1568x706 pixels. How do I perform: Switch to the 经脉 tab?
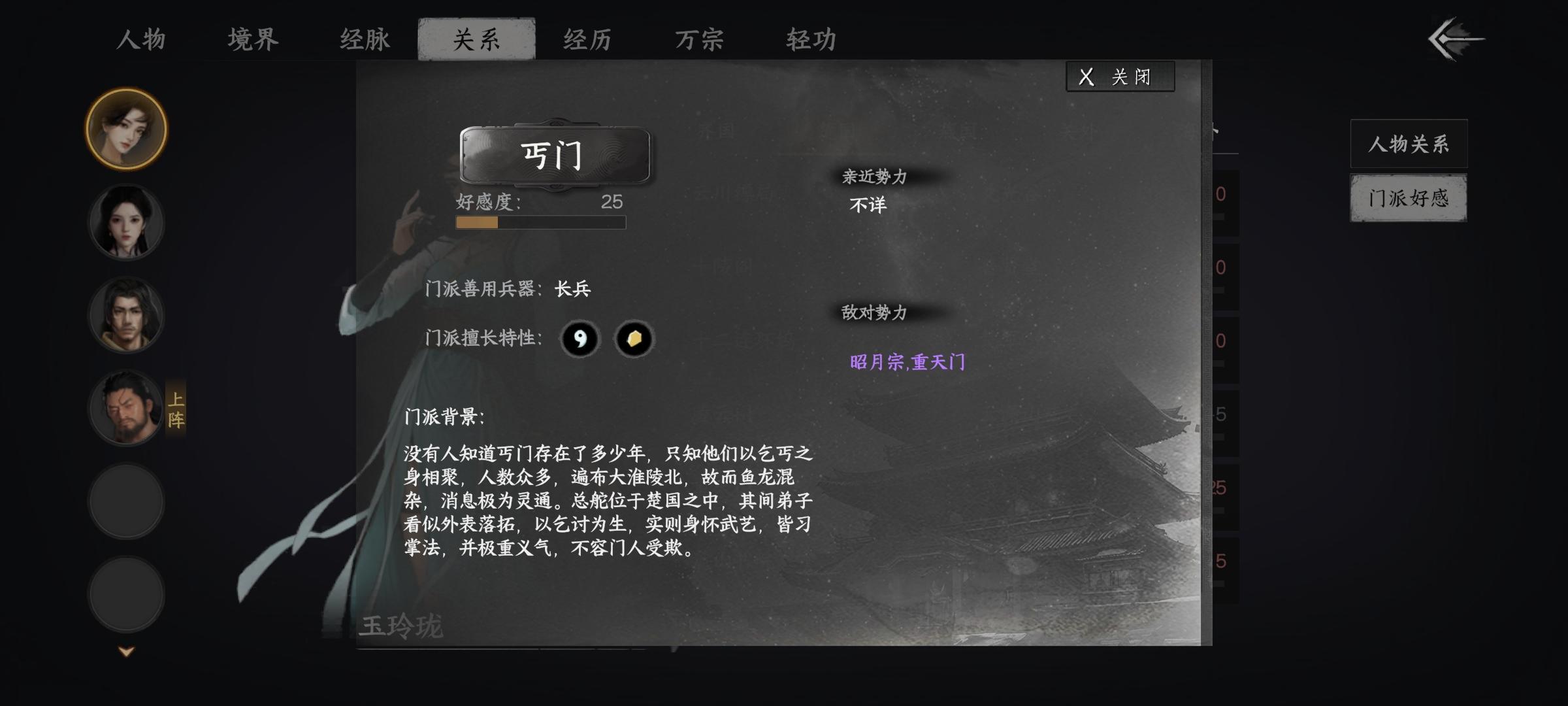(364, 40)
